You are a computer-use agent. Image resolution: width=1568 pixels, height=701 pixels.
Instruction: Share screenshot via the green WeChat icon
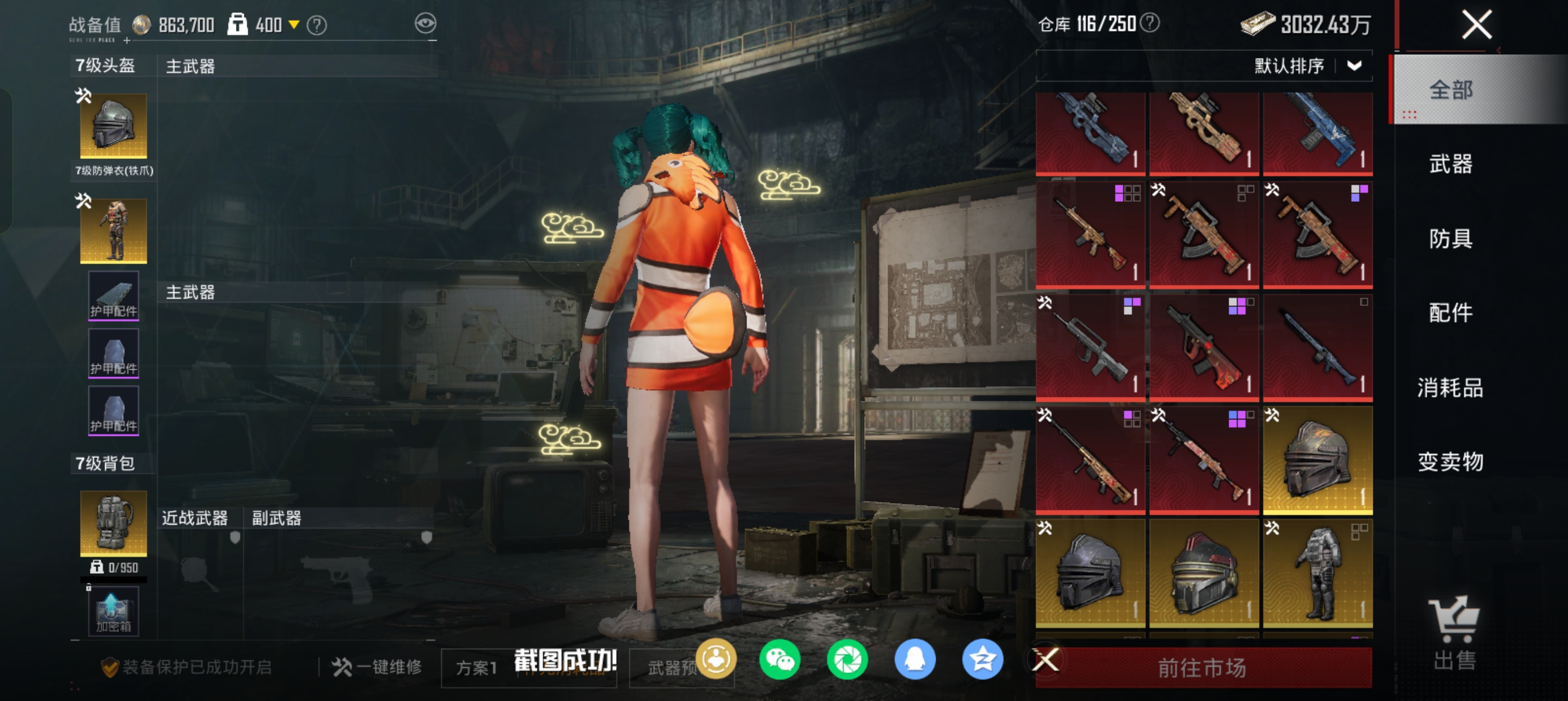(779, 659)
